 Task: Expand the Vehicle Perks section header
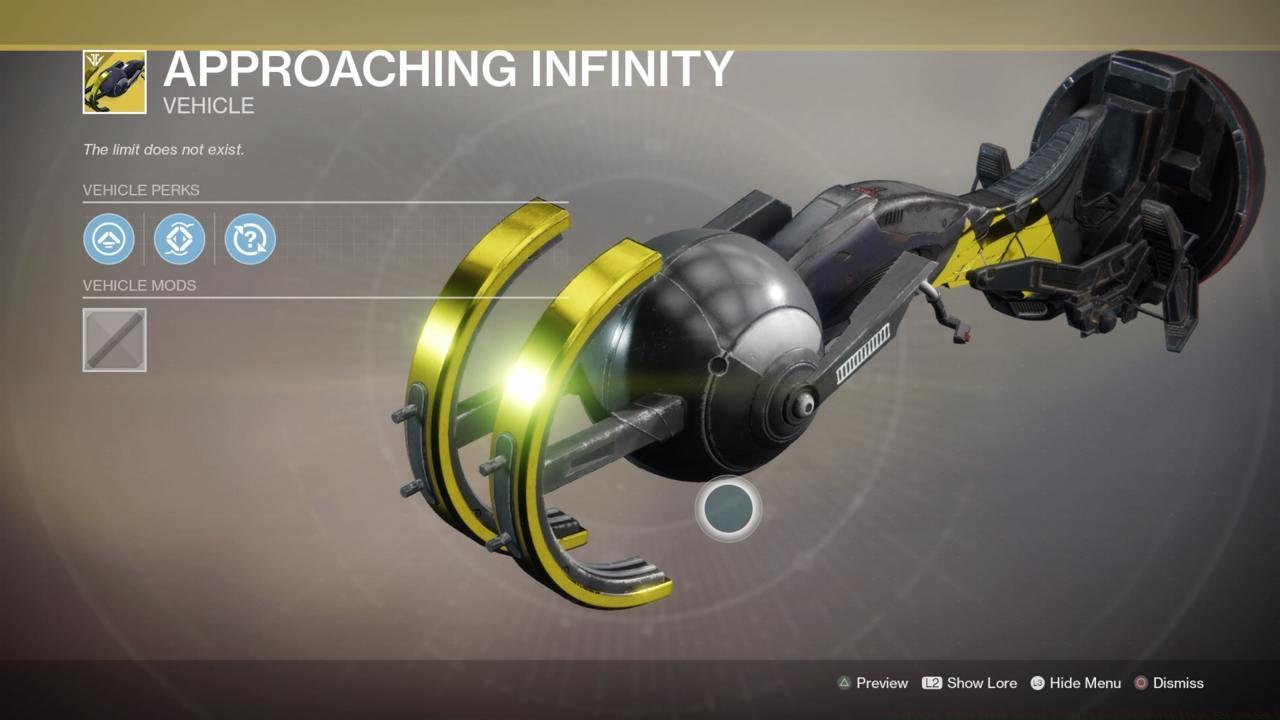141,190
